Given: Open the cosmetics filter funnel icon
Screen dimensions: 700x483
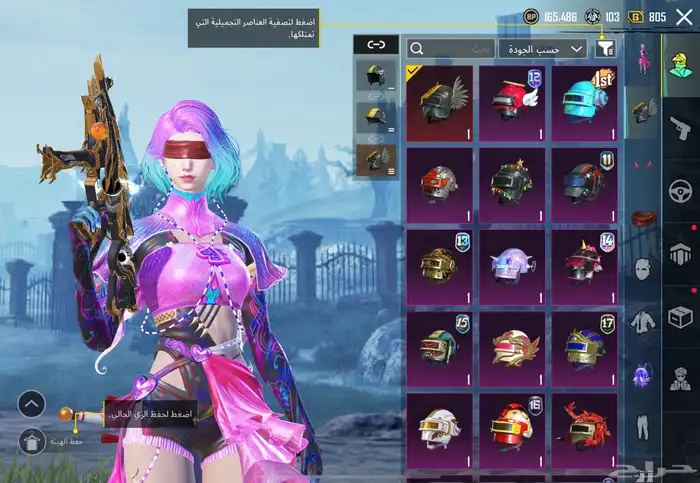Looking at the screenshot, I should point(605,48).
